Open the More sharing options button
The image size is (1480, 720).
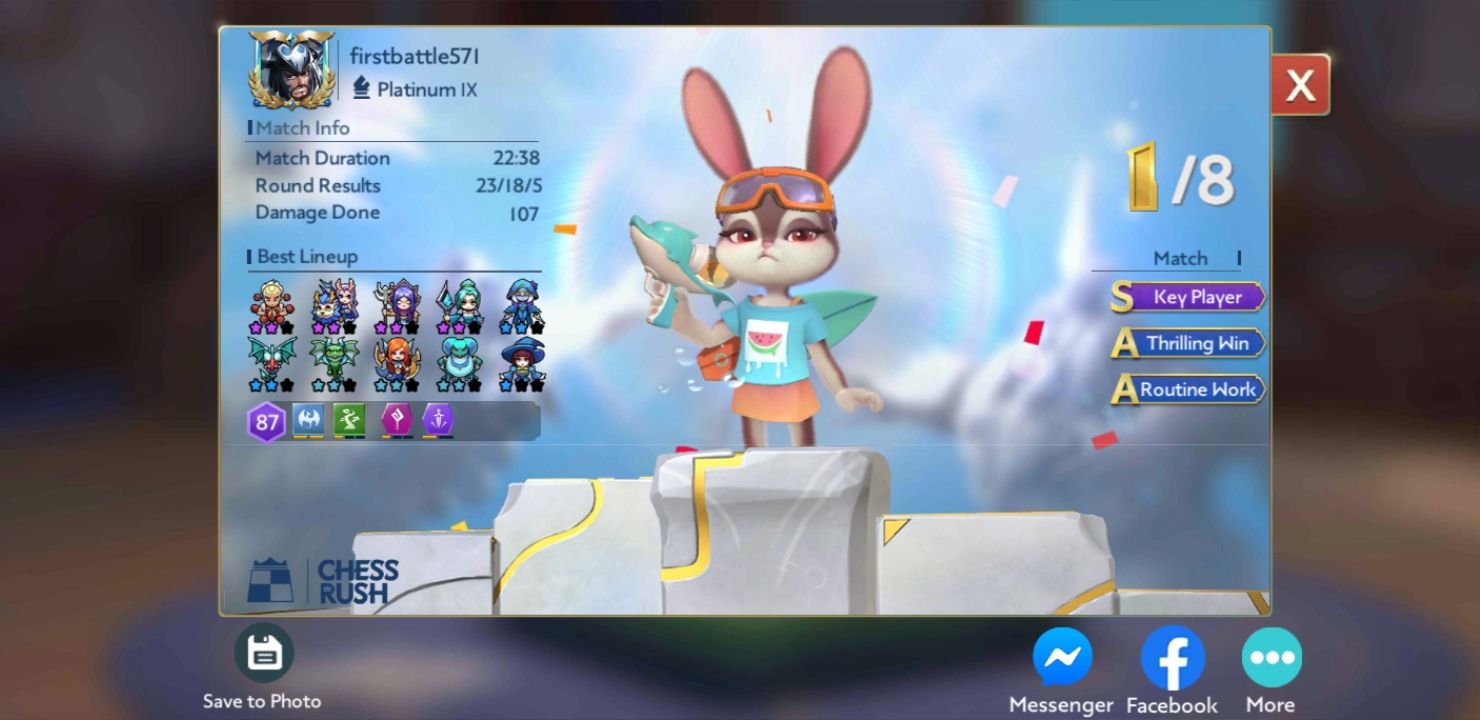1271,658
